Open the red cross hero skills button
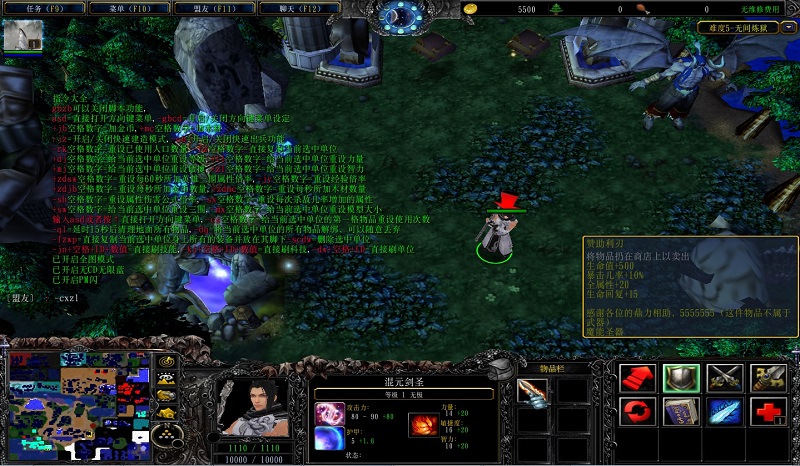This screenshot has height=466, width=800. coord(767,411)
